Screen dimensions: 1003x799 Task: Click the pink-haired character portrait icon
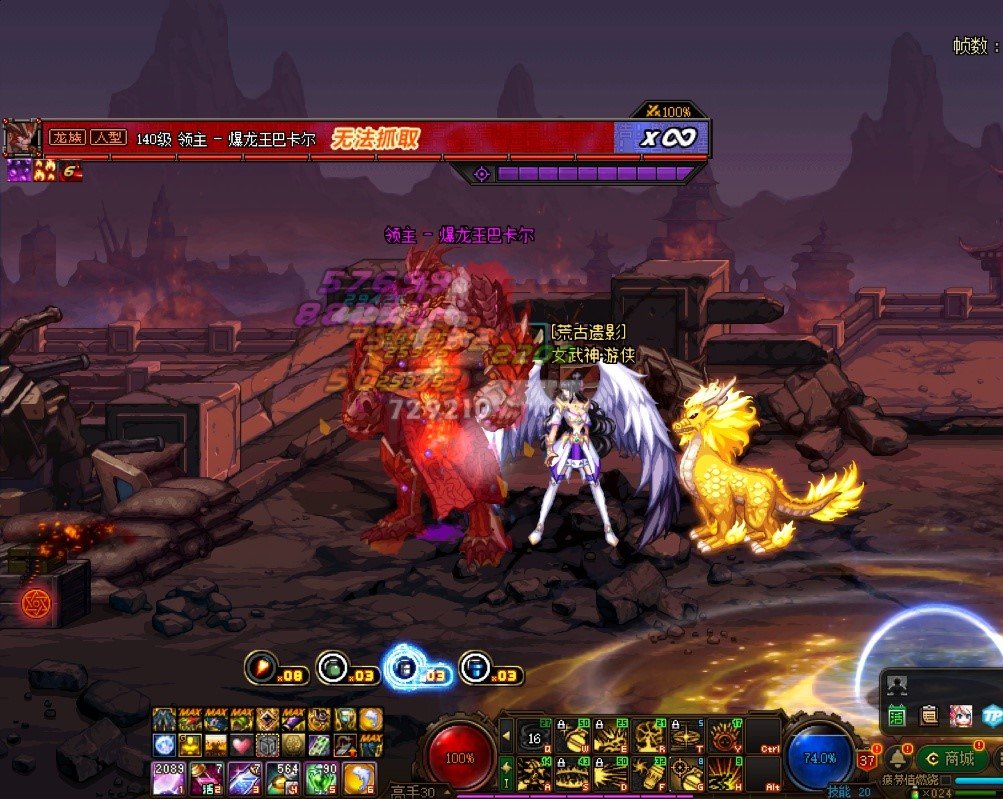coord(960,715)
